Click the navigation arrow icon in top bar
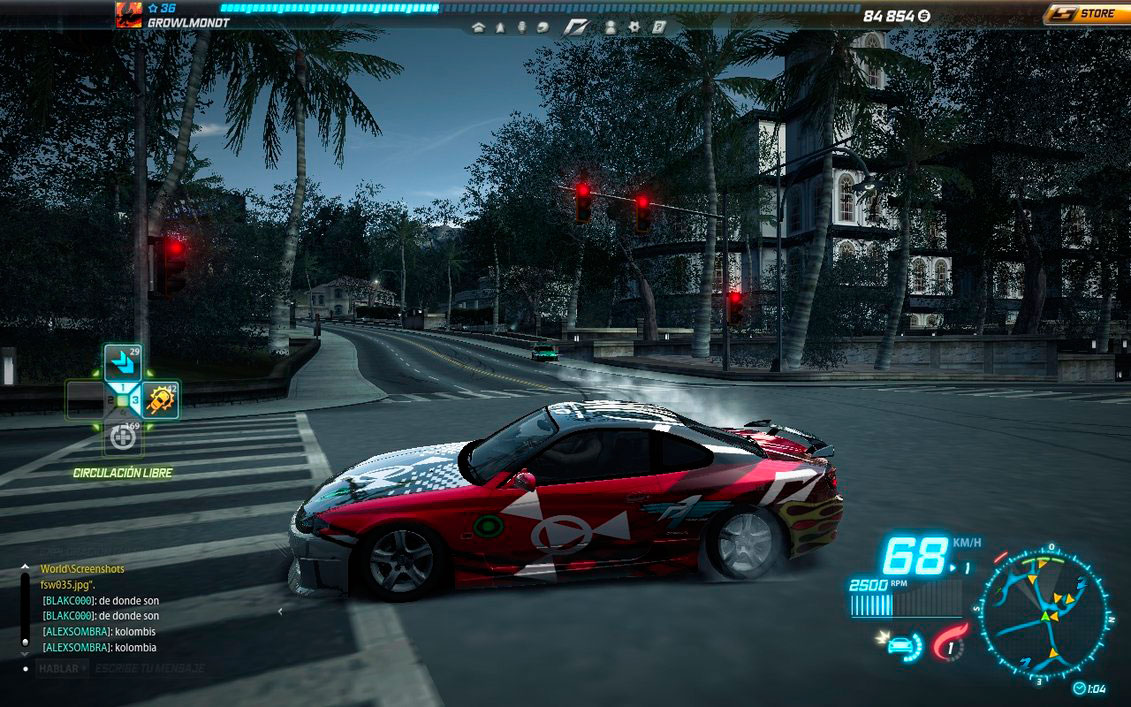The height and width of the screenshot is (707, 1131). point(500,27)
